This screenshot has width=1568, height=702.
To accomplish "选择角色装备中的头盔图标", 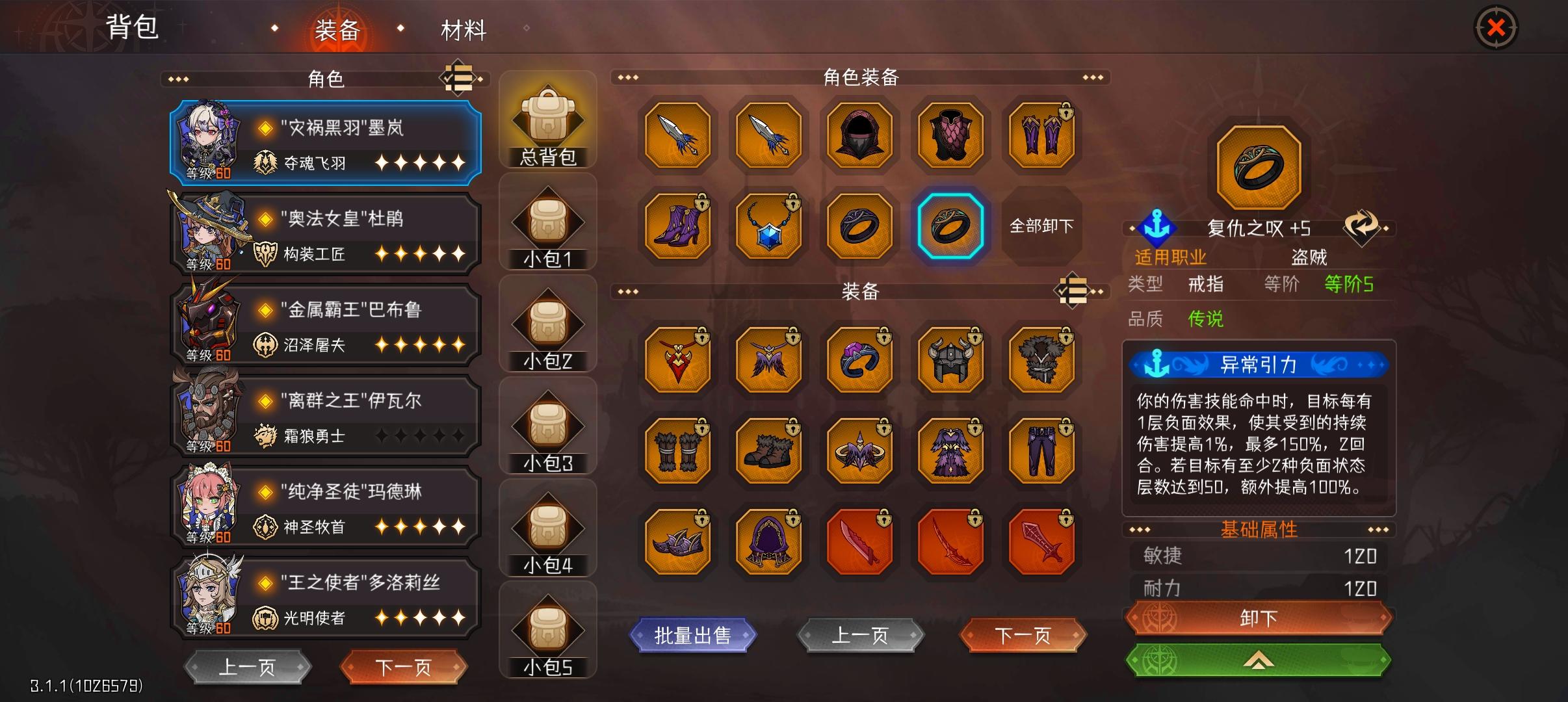I will [858, 135].
